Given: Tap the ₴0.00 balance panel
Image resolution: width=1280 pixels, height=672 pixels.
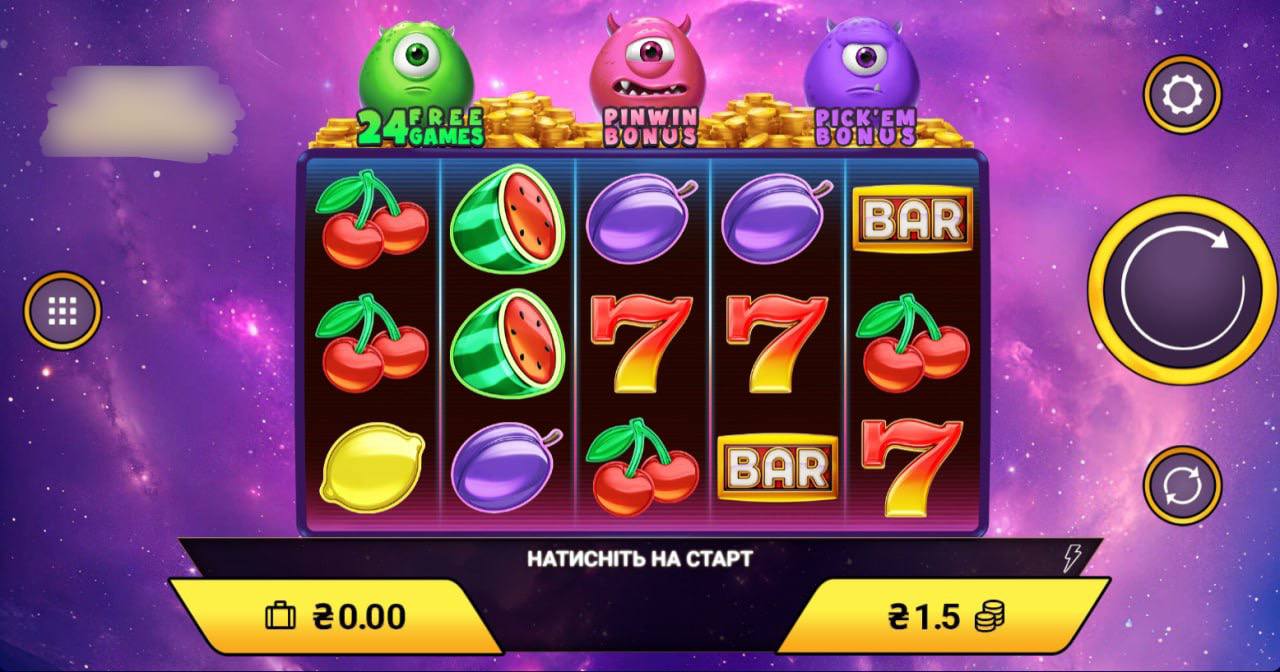Looking at the screenshot, I should tap(336, 616).
